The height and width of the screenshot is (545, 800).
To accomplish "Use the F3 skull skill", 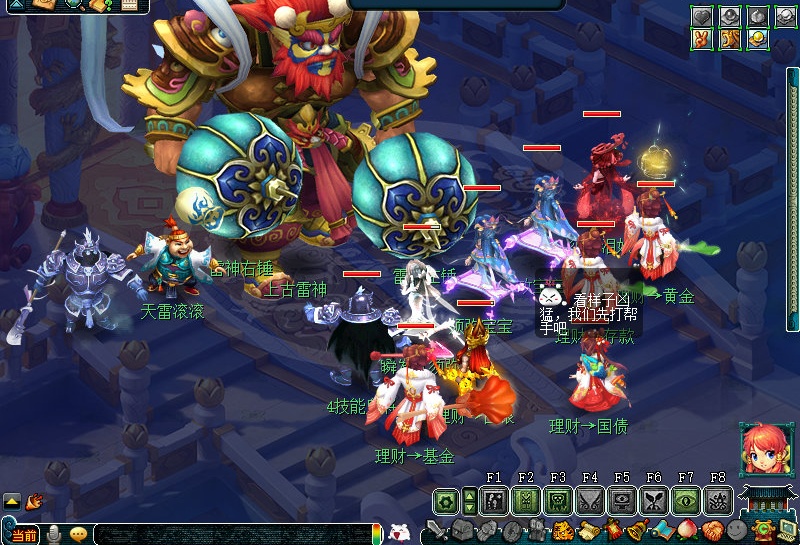I will 558,500.
